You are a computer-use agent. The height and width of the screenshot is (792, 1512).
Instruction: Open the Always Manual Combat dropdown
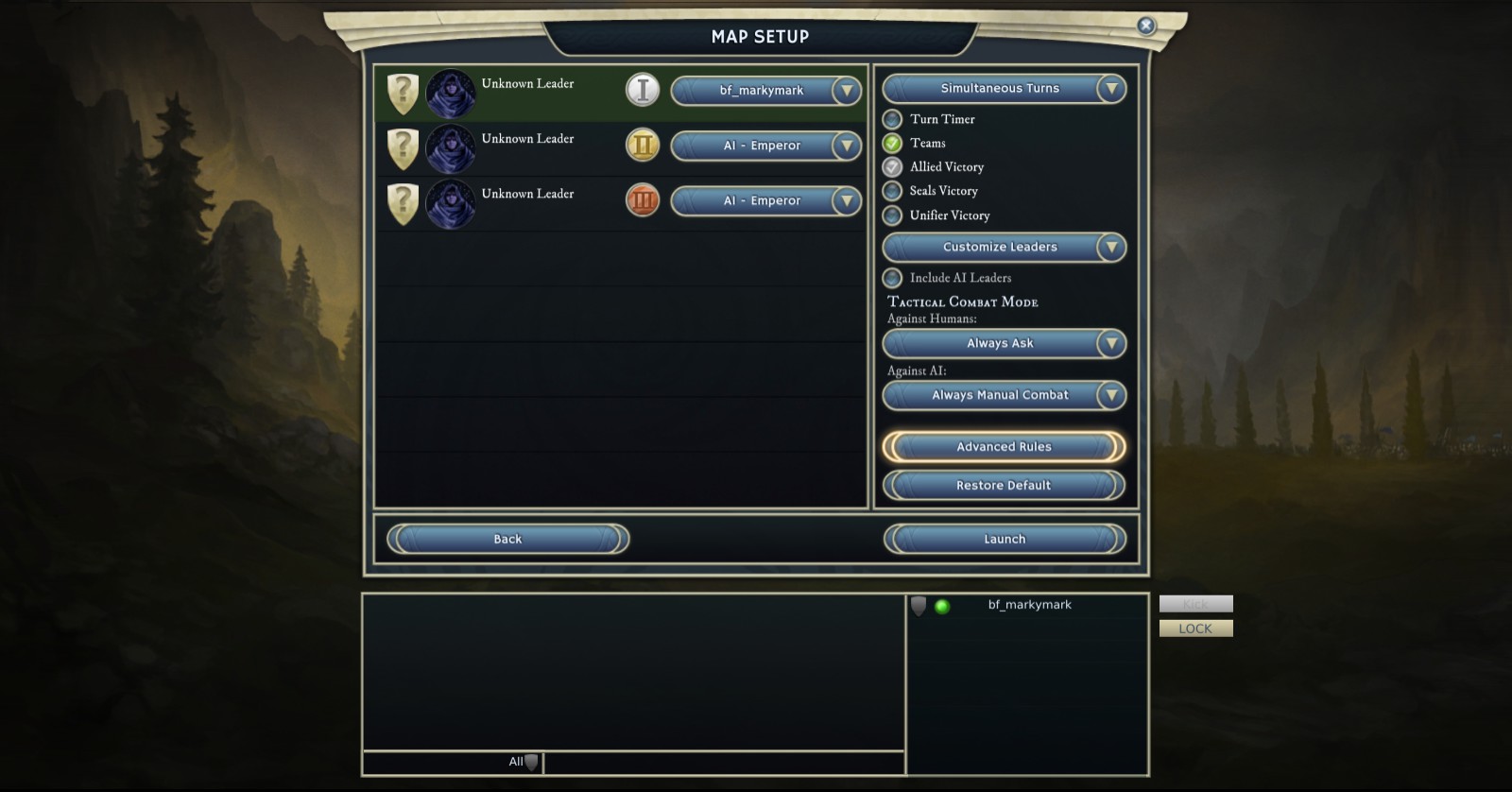point(1111,395)
